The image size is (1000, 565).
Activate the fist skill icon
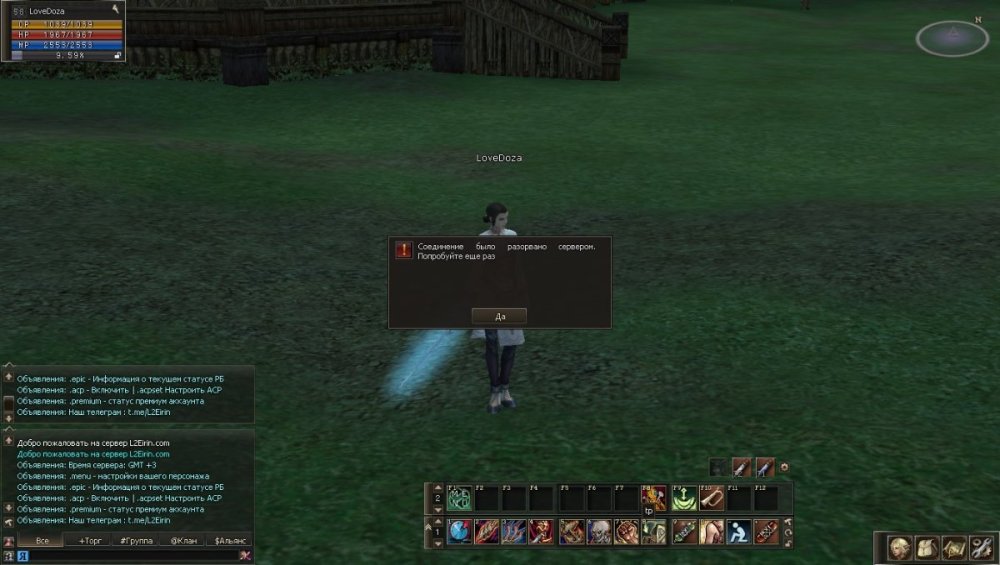627,531
